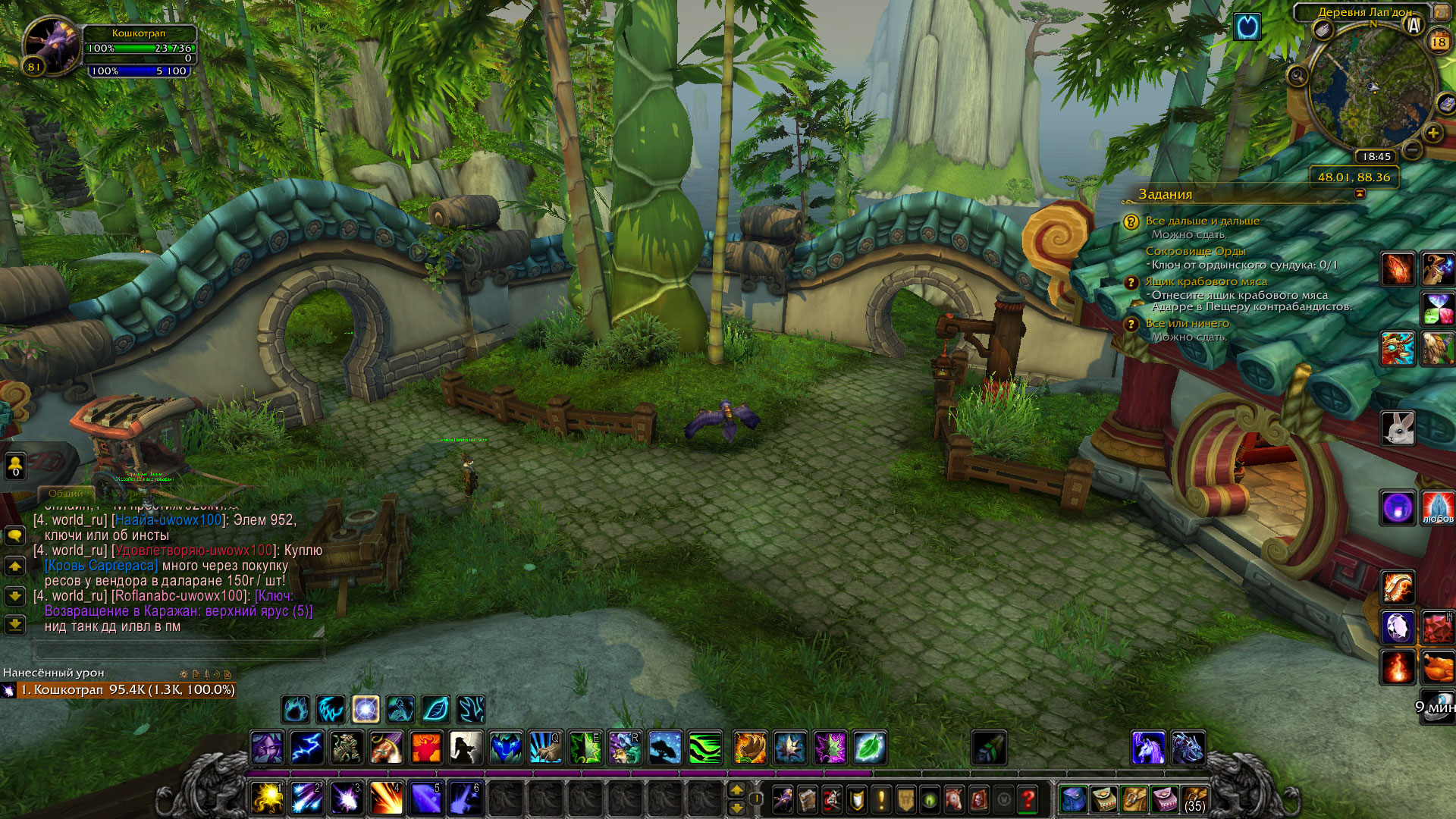Viewport: 1456px width, 819px height.
Task: Select the quest Сокровище Орды in tracker
Action: (1195, 251)
